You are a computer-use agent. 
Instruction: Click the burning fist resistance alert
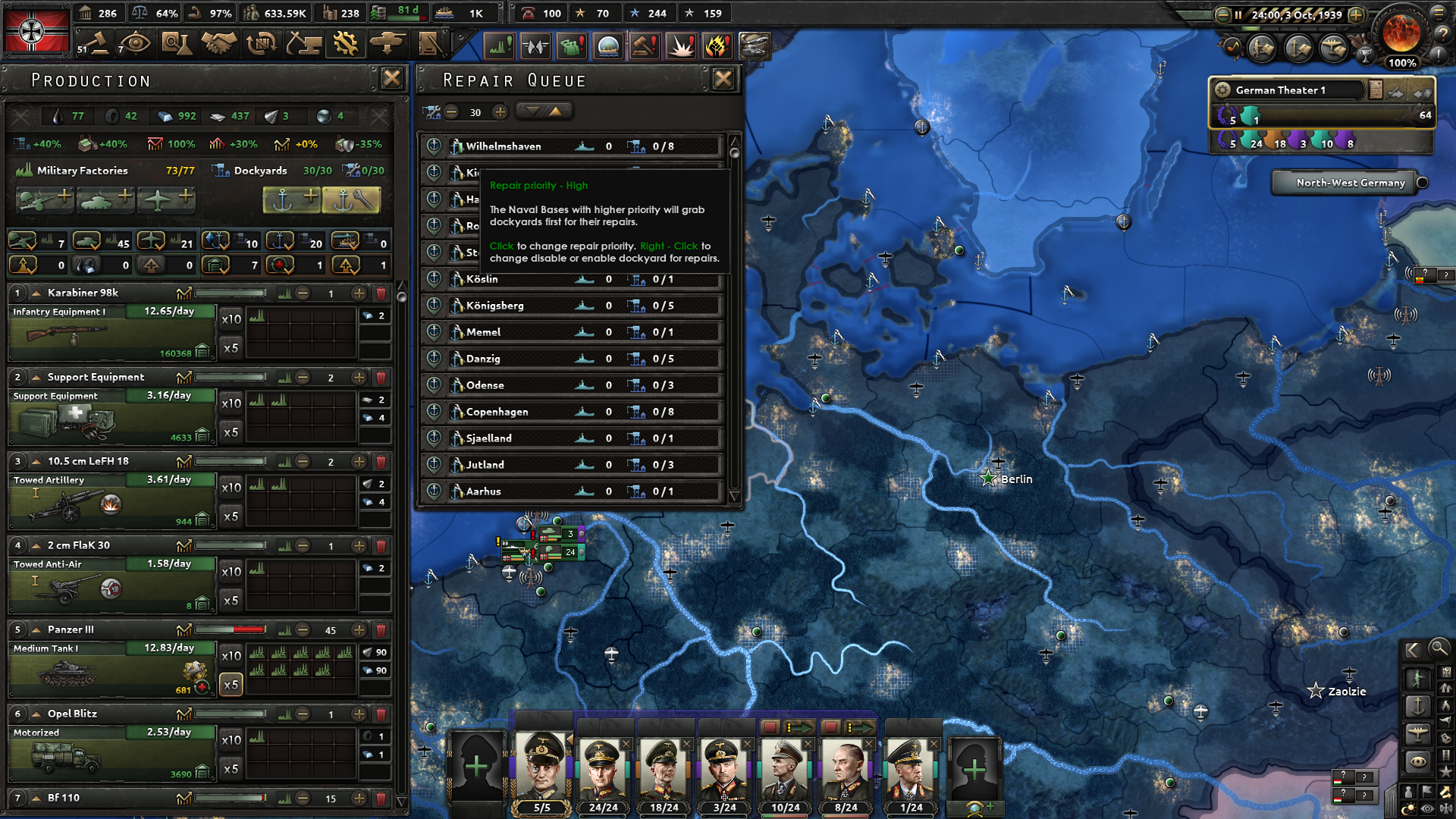(x=718, y=45)
